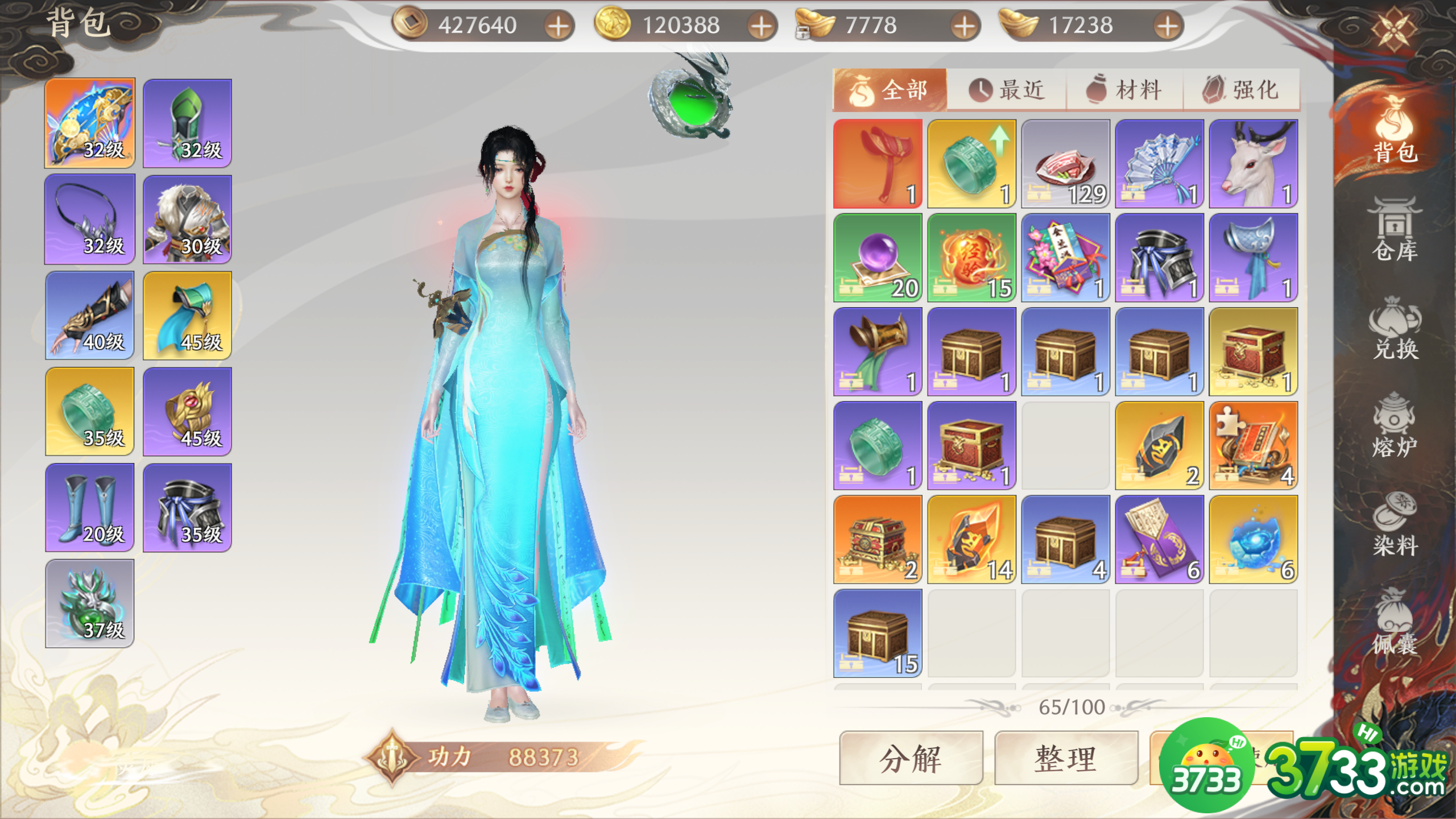Pick the meat dish stack of 129
This screenshot has height=819, width=1456.
click(x=1065, y=164)
